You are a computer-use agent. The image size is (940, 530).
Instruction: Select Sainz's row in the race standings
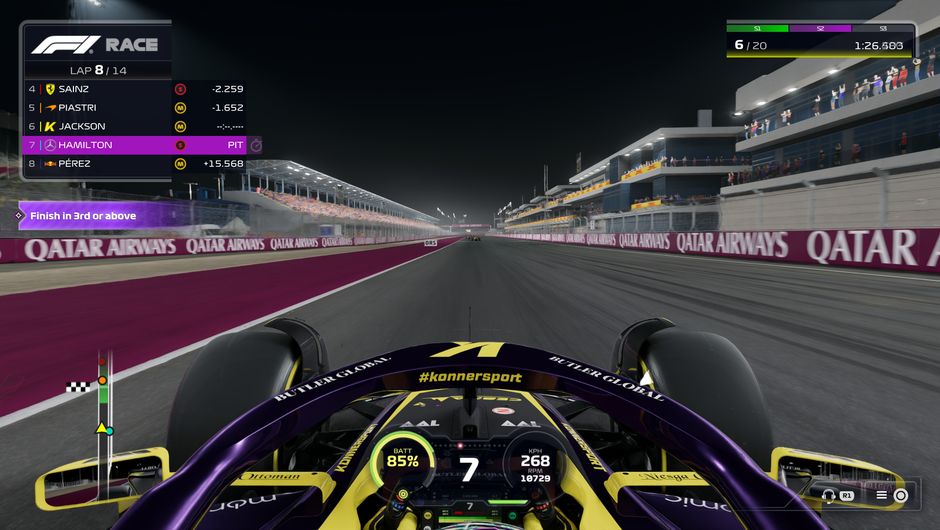point(135,89)
